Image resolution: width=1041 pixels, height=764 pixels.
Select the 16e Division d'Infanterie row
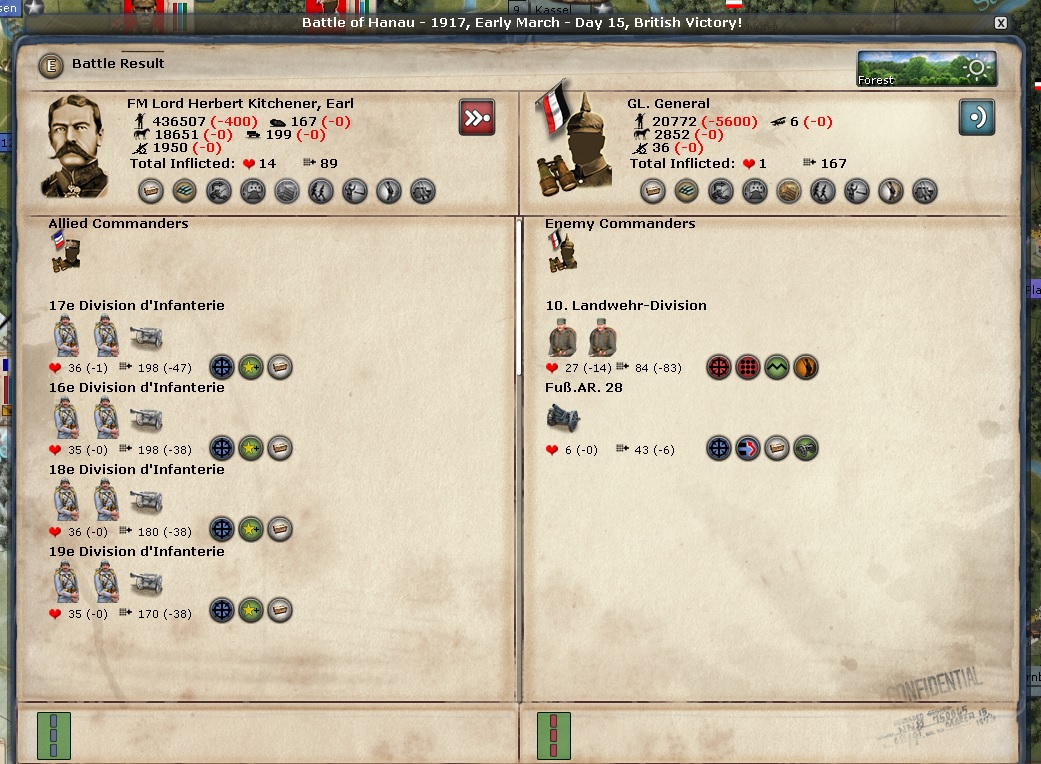137,388
